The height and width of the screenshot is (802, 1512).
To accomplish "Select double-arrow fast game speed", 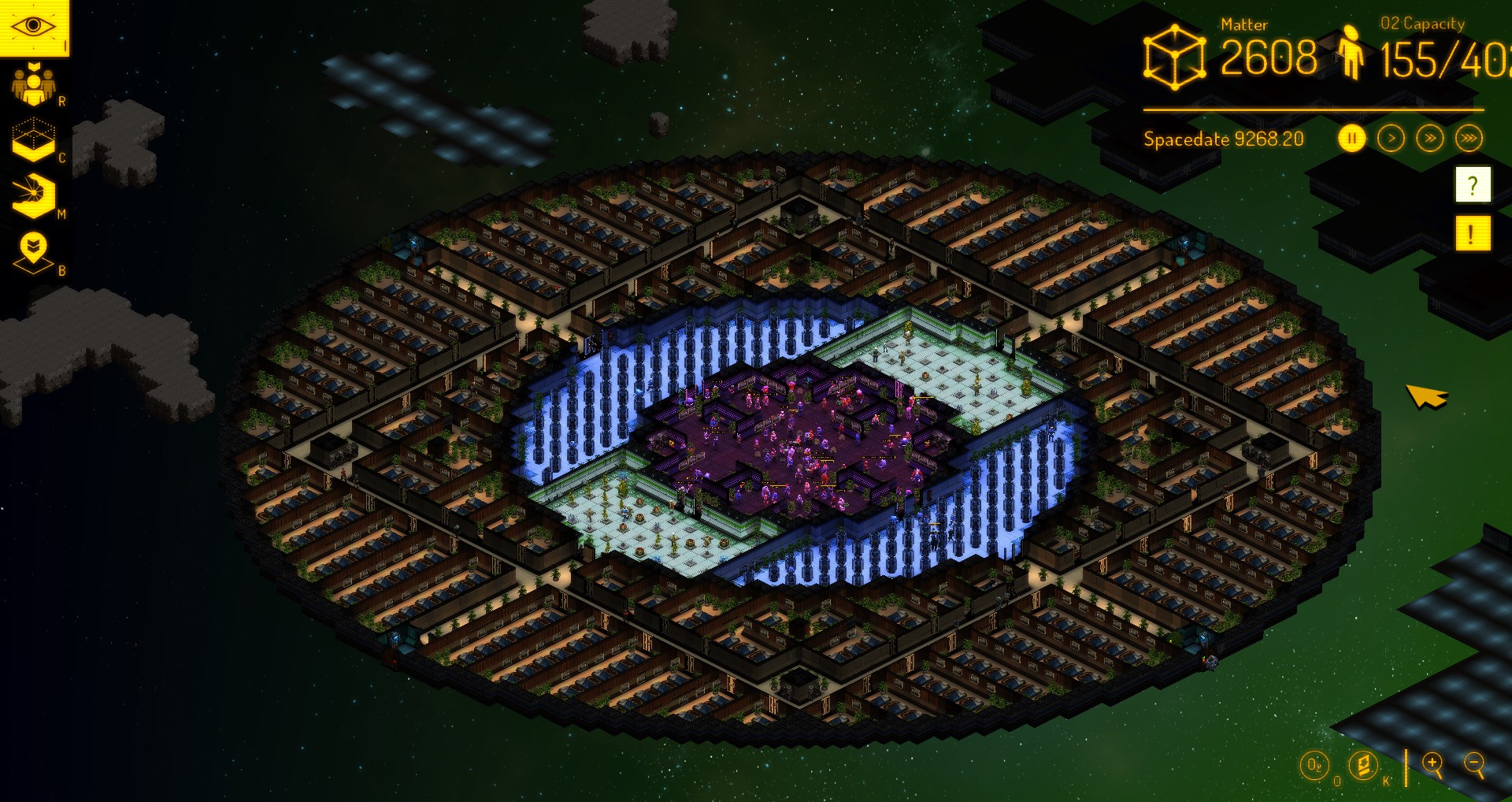I will [x=1429, y=136].
